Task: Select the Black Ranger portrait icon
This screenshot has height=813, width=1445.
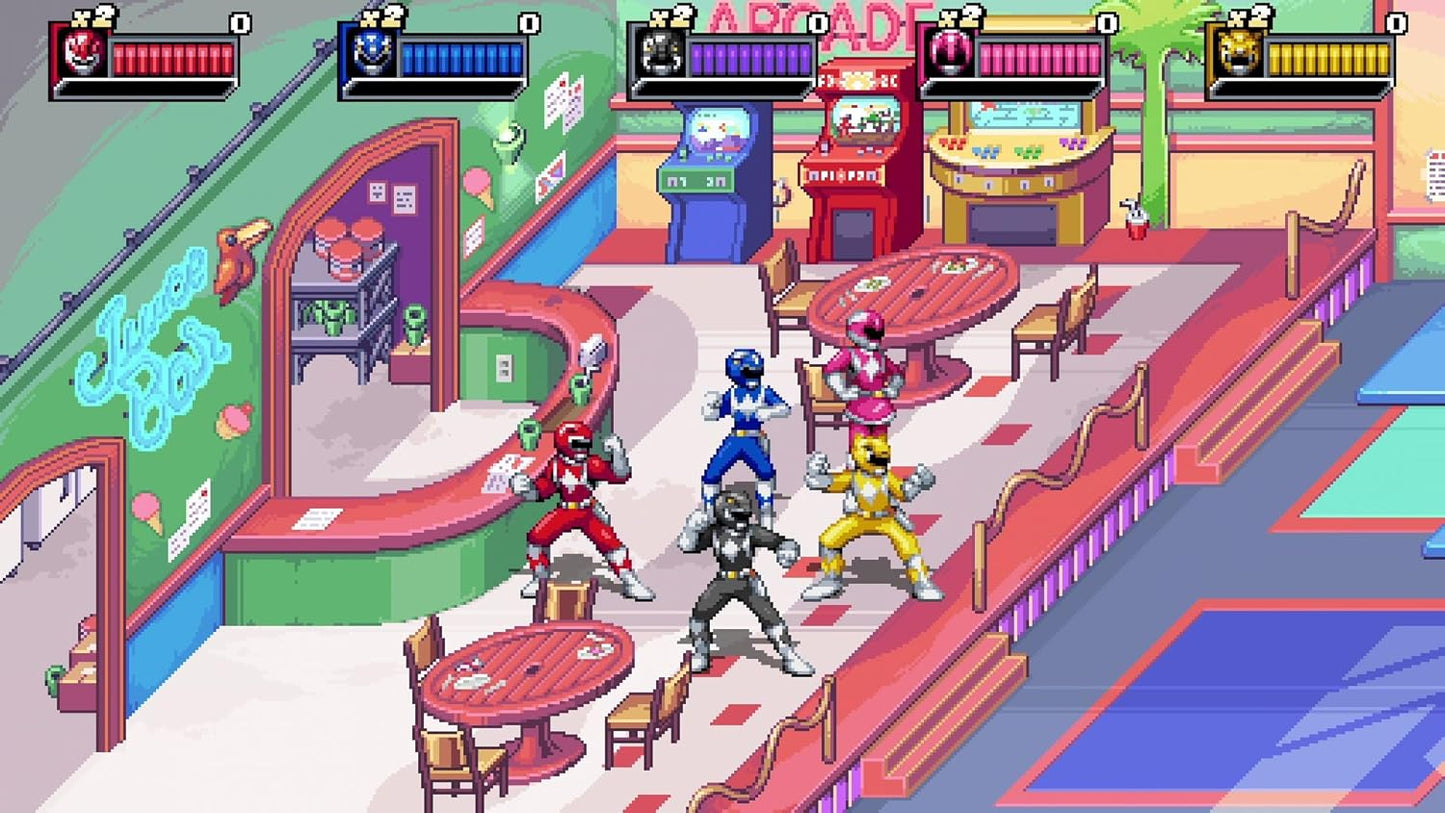Action: click(661, 52)
